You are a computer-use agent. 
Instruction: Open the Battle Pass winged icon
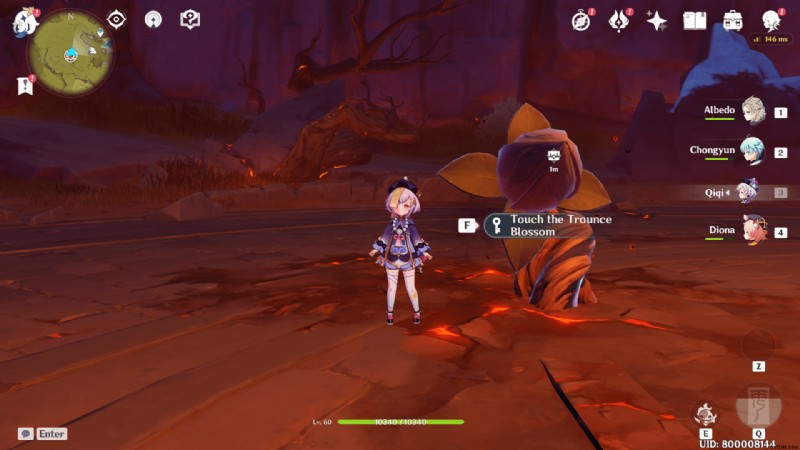(x=619, y=20)
